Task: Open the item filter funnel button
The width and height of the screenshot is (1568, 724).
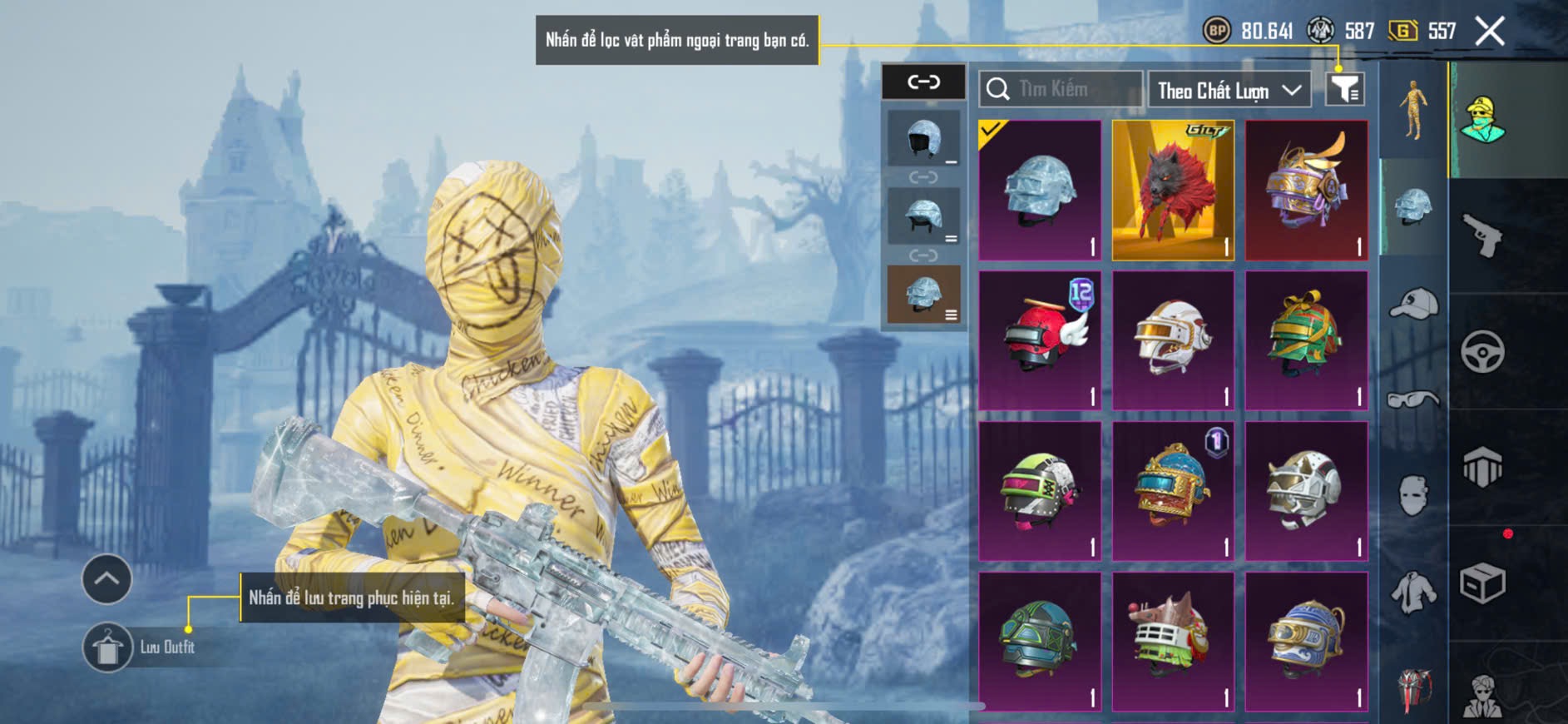Action: [1344, 89]
